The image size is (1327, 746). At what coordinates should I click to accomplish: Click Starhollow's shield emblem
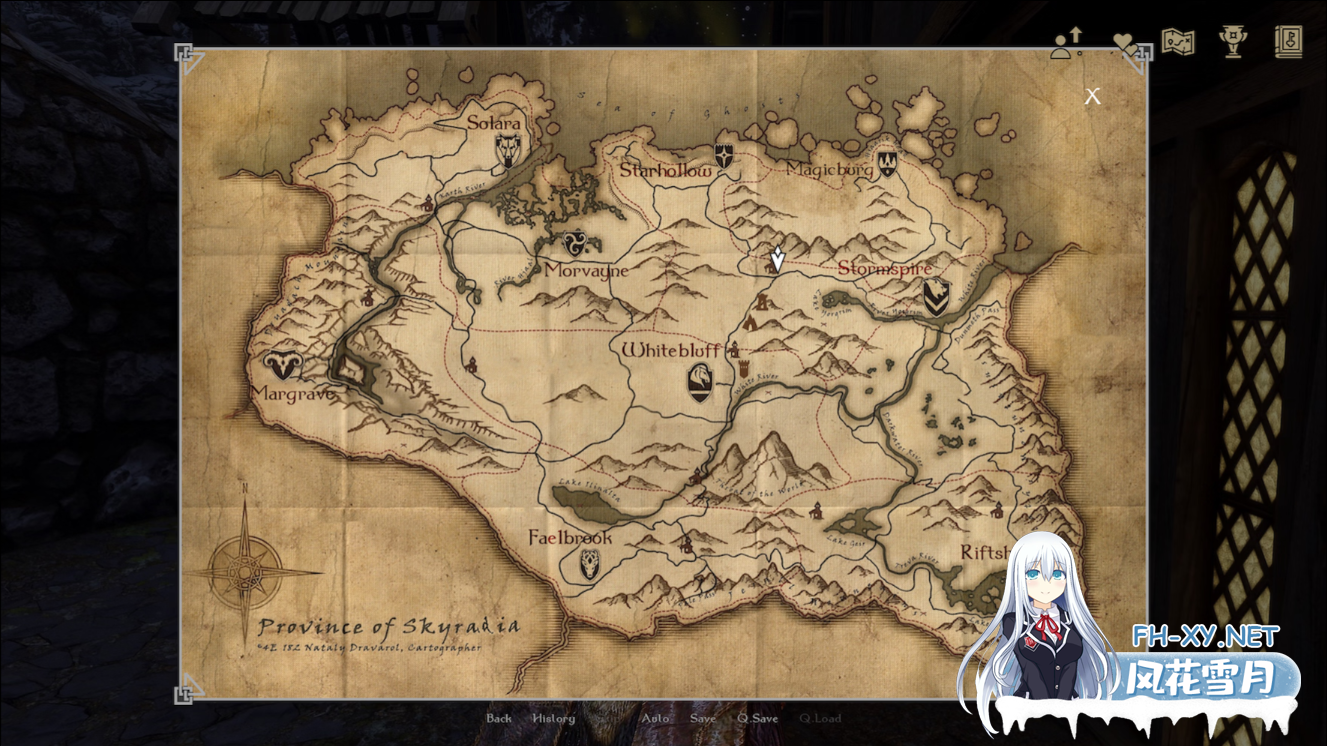[722, 156]
